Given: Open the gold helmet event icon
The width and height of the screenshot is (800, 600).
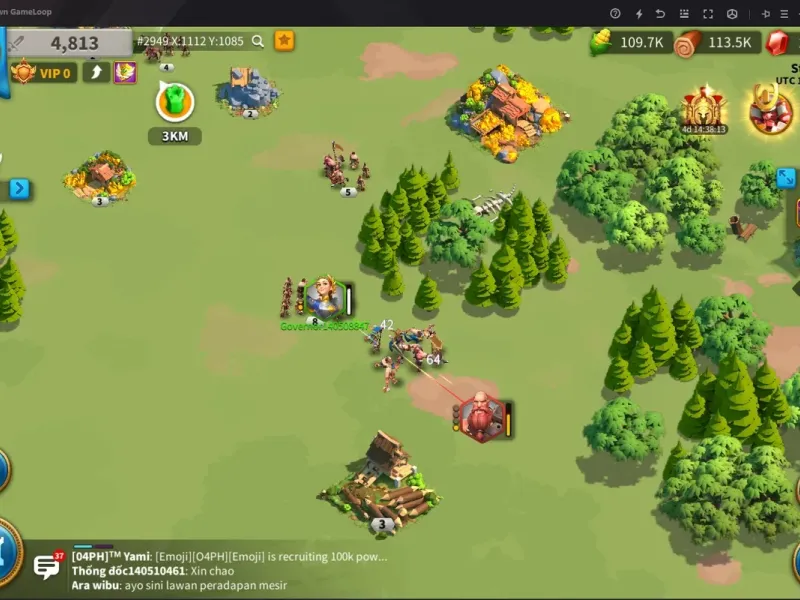Looking at the screenshot, I should [703, 108].
